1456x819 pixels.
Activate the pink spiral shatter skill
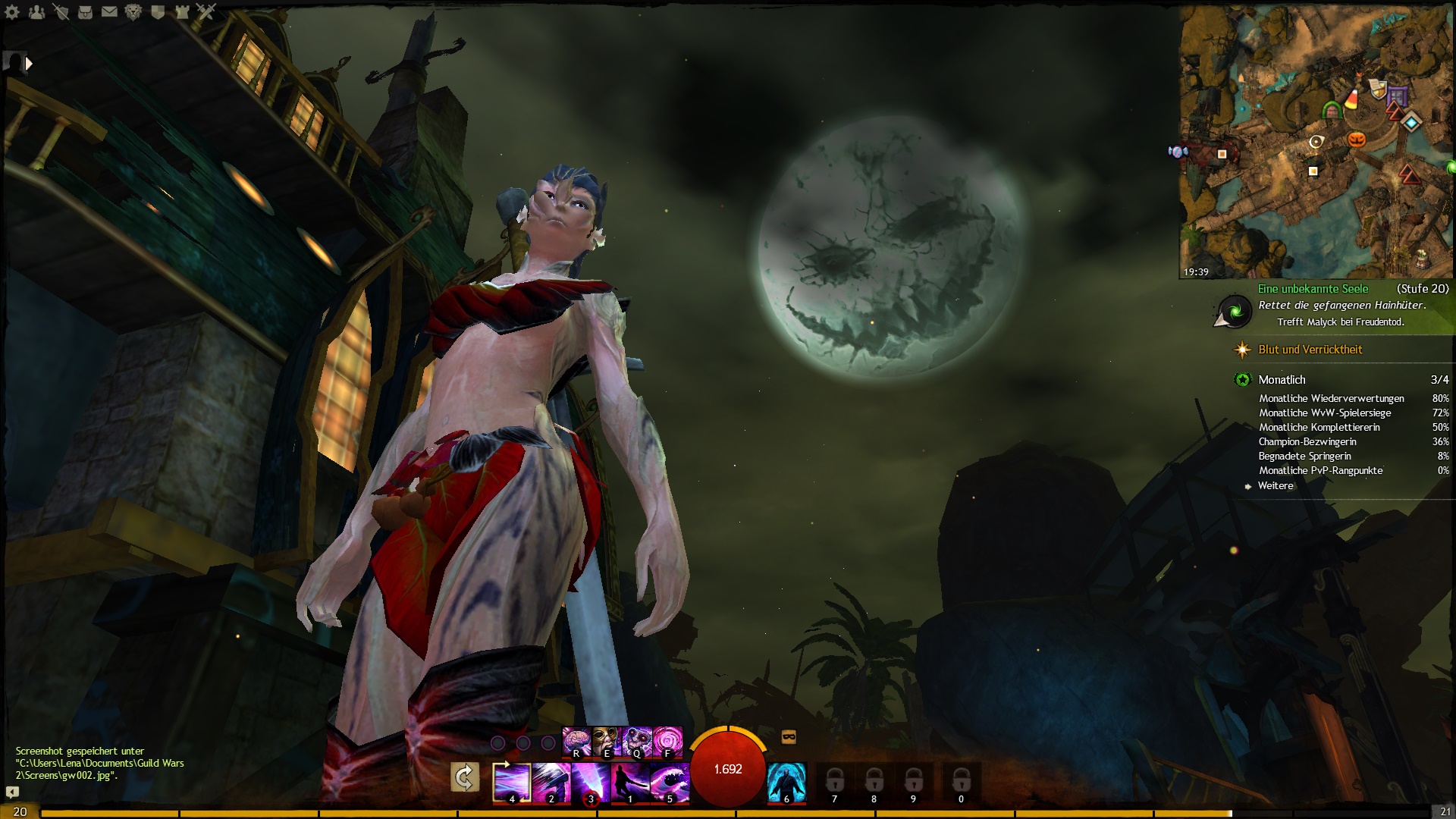(x=667, y=742)
